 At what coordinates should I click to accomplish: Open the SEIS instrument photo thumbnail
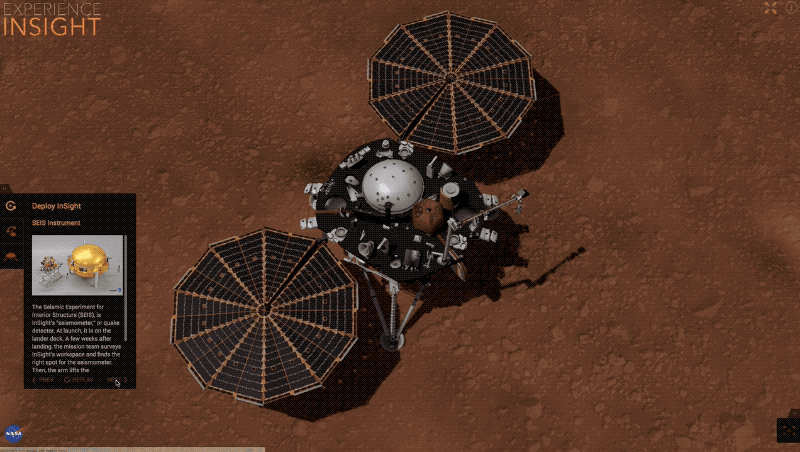[x=77, y=265]
